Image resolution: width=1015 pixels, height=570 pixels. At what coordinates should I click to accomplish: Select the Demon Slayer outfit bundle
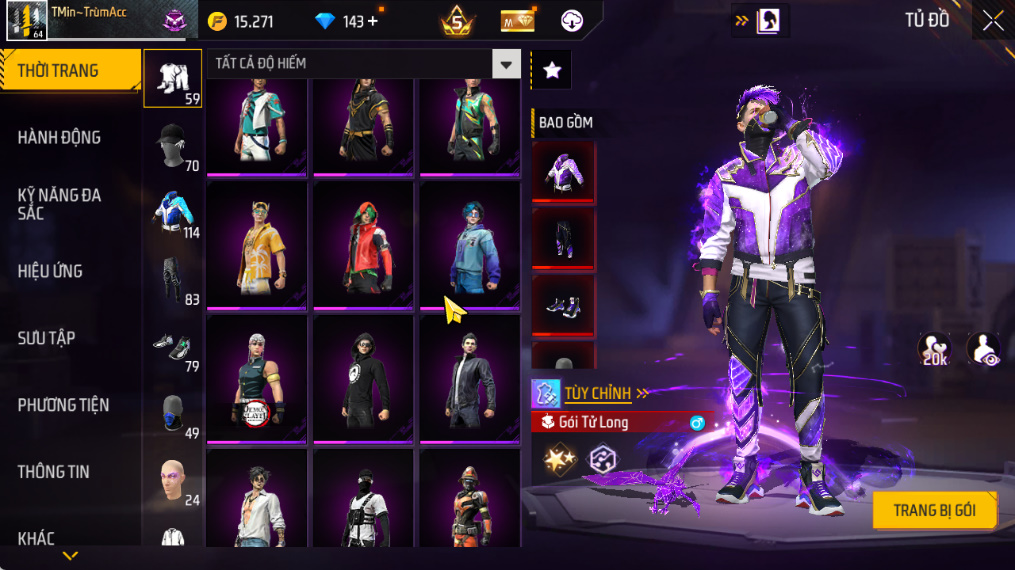(x=257, y=378)
